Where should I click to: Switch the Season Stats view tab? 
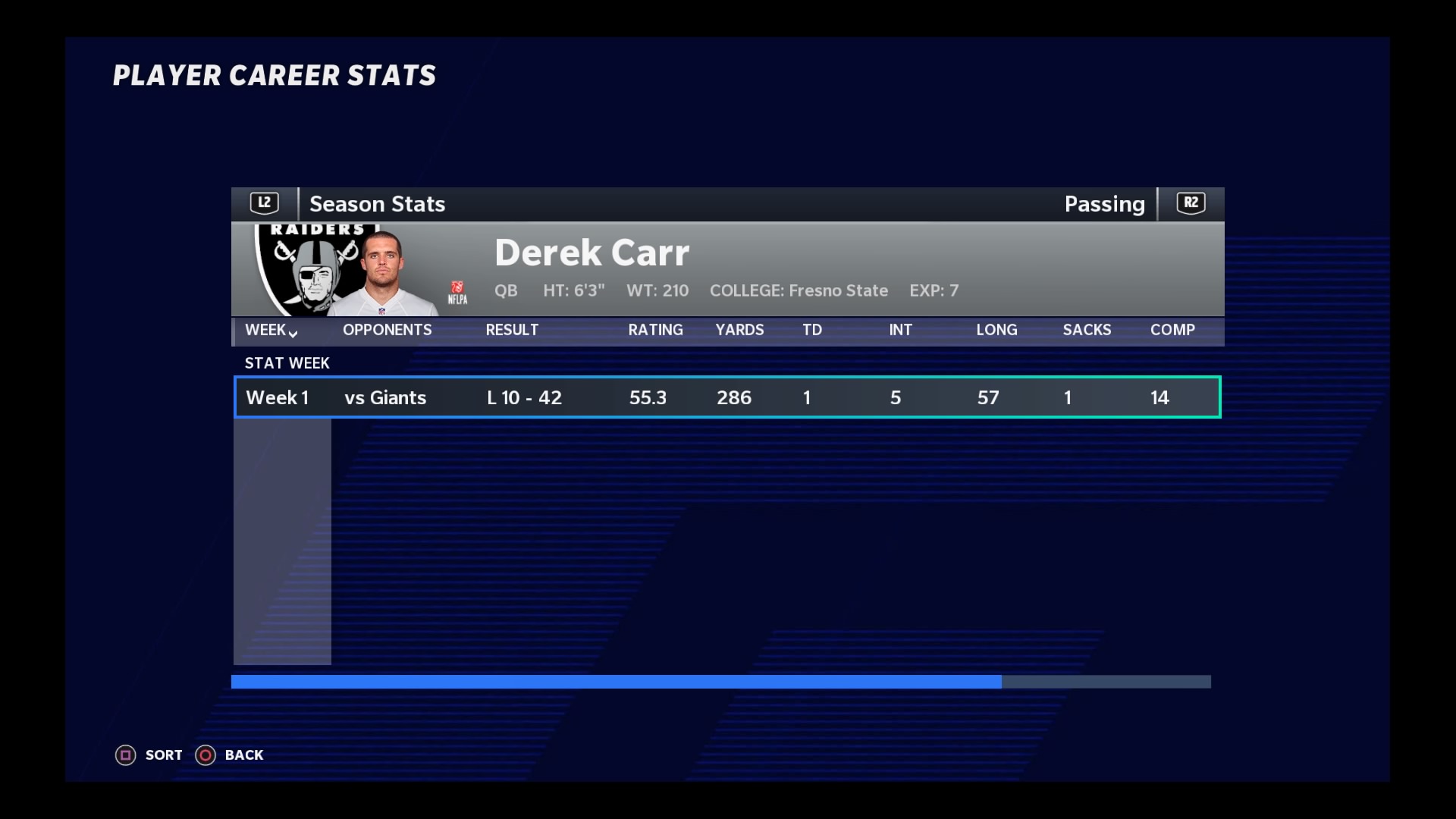[x=265, y=203]
